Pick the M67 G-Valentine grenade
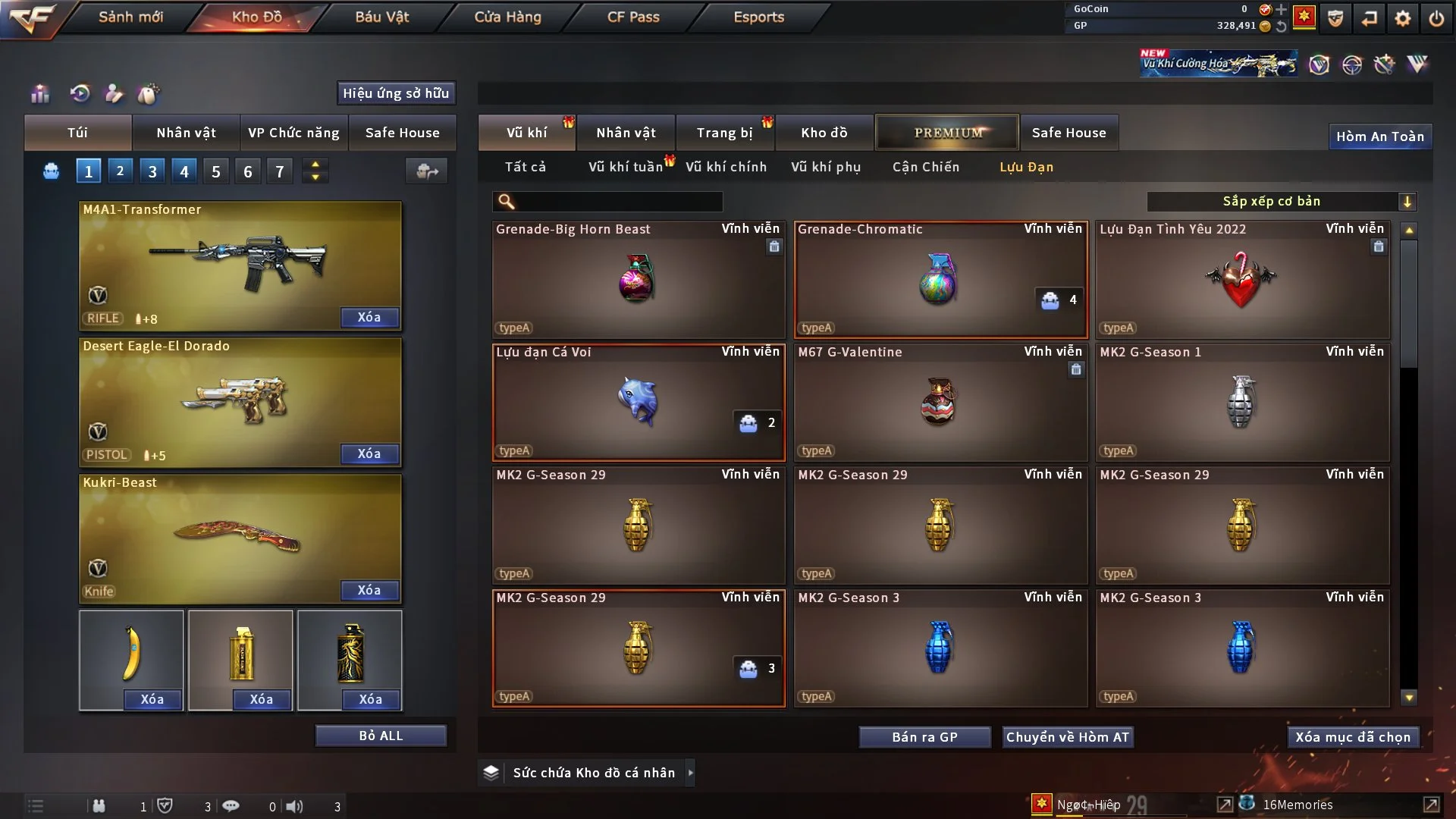 click(940, 402)
